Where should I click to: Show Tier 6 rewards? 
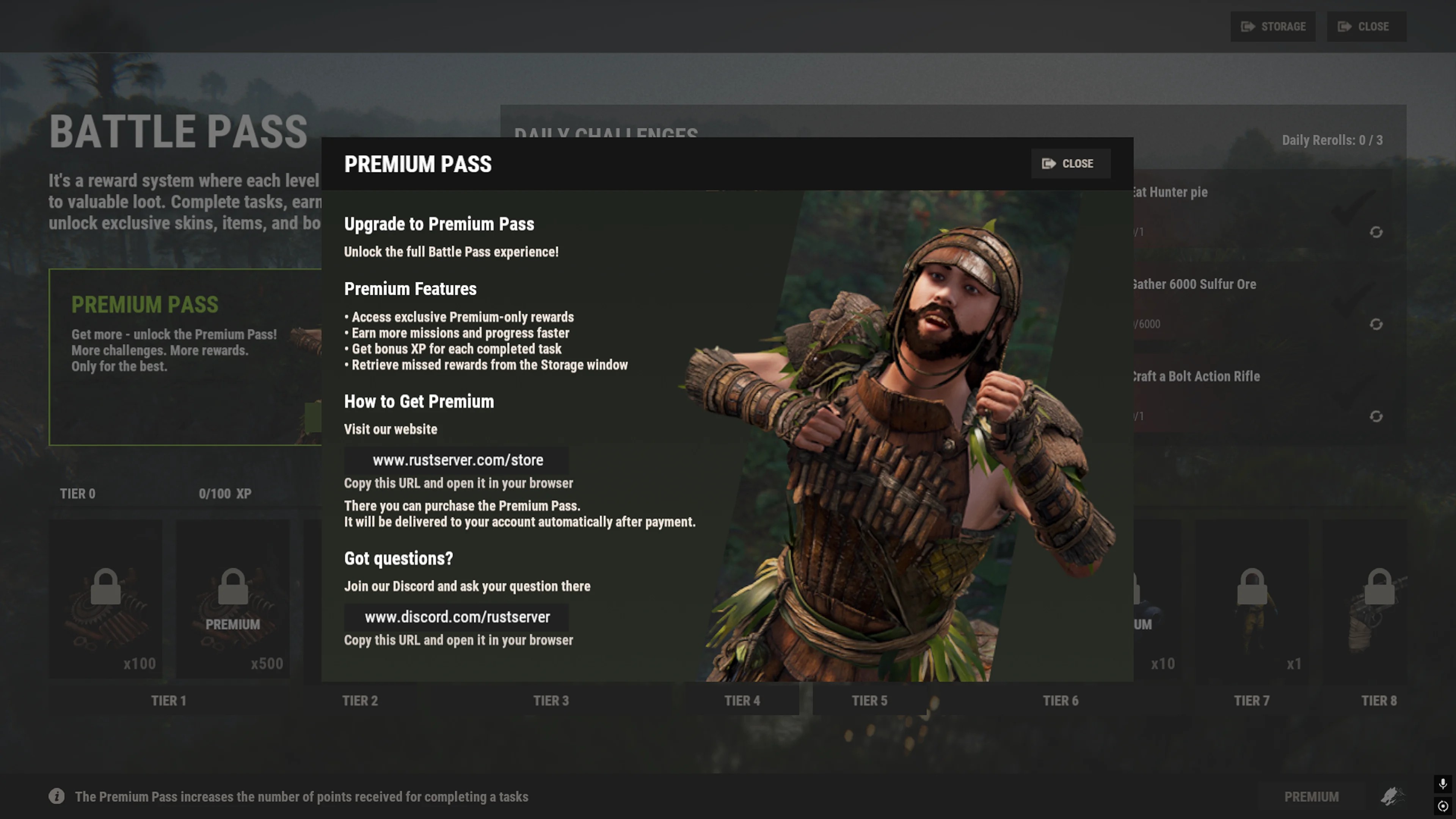coord(1061,701)
